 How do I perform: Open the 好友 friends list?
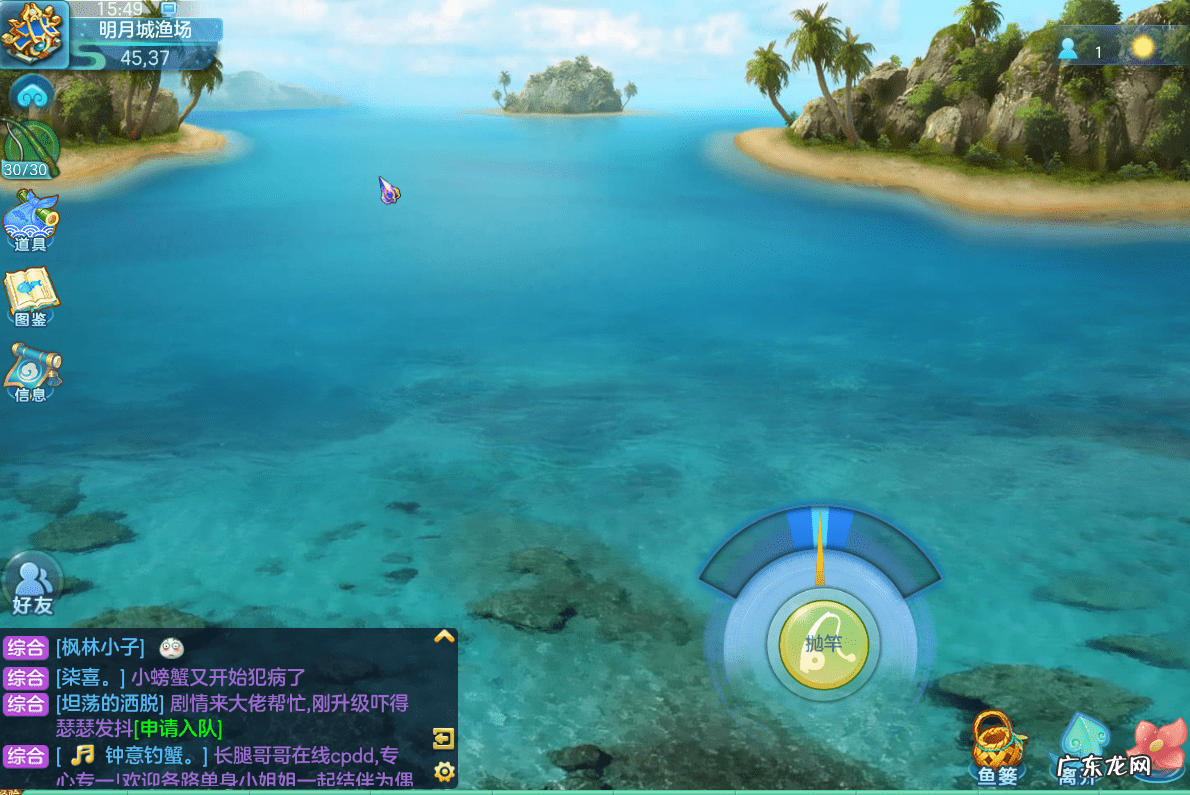[32, 584]
